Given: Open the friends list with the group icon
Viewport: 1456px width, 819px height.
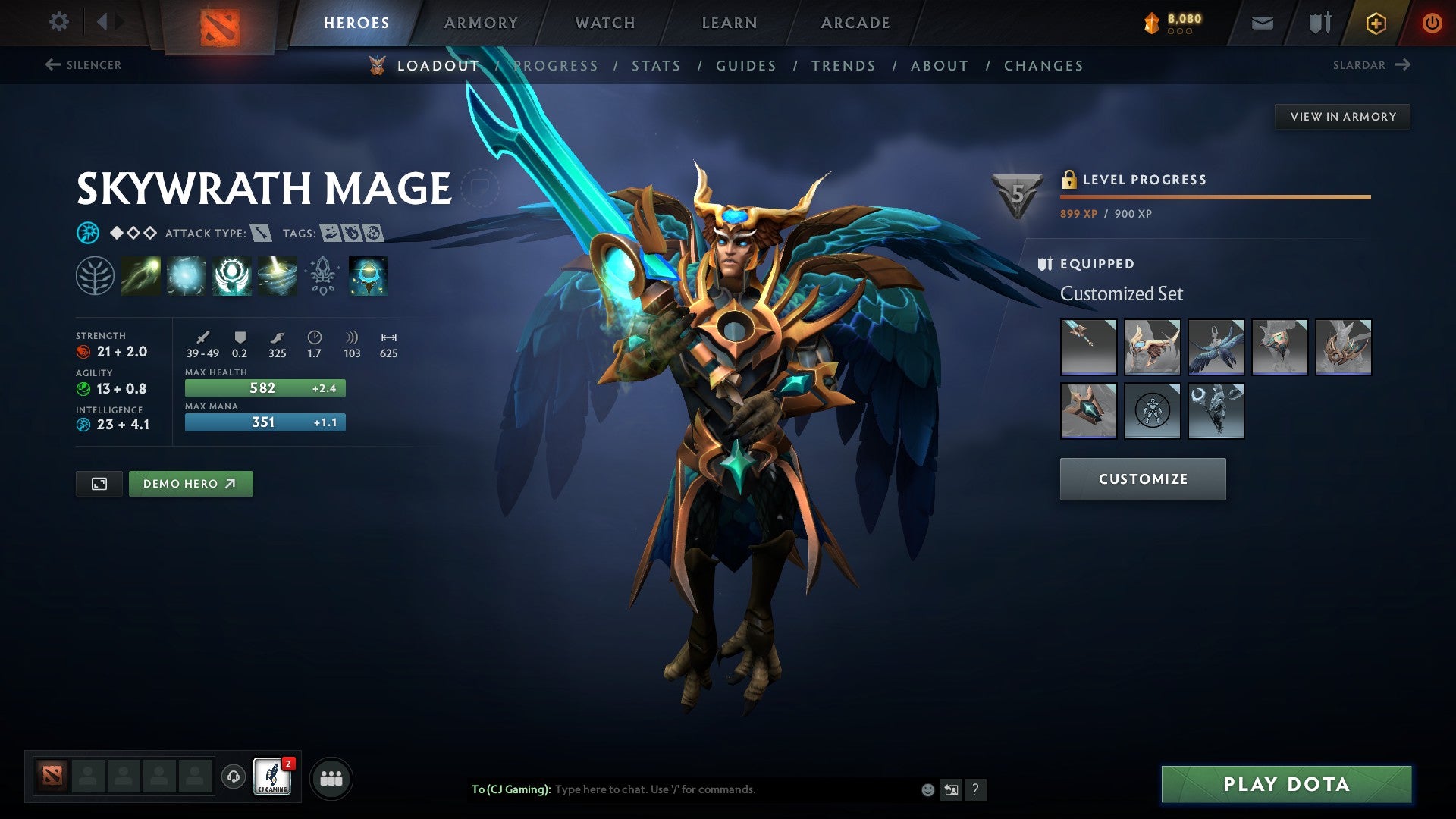Looking at the screenshot, I should (x=330, y=777).
